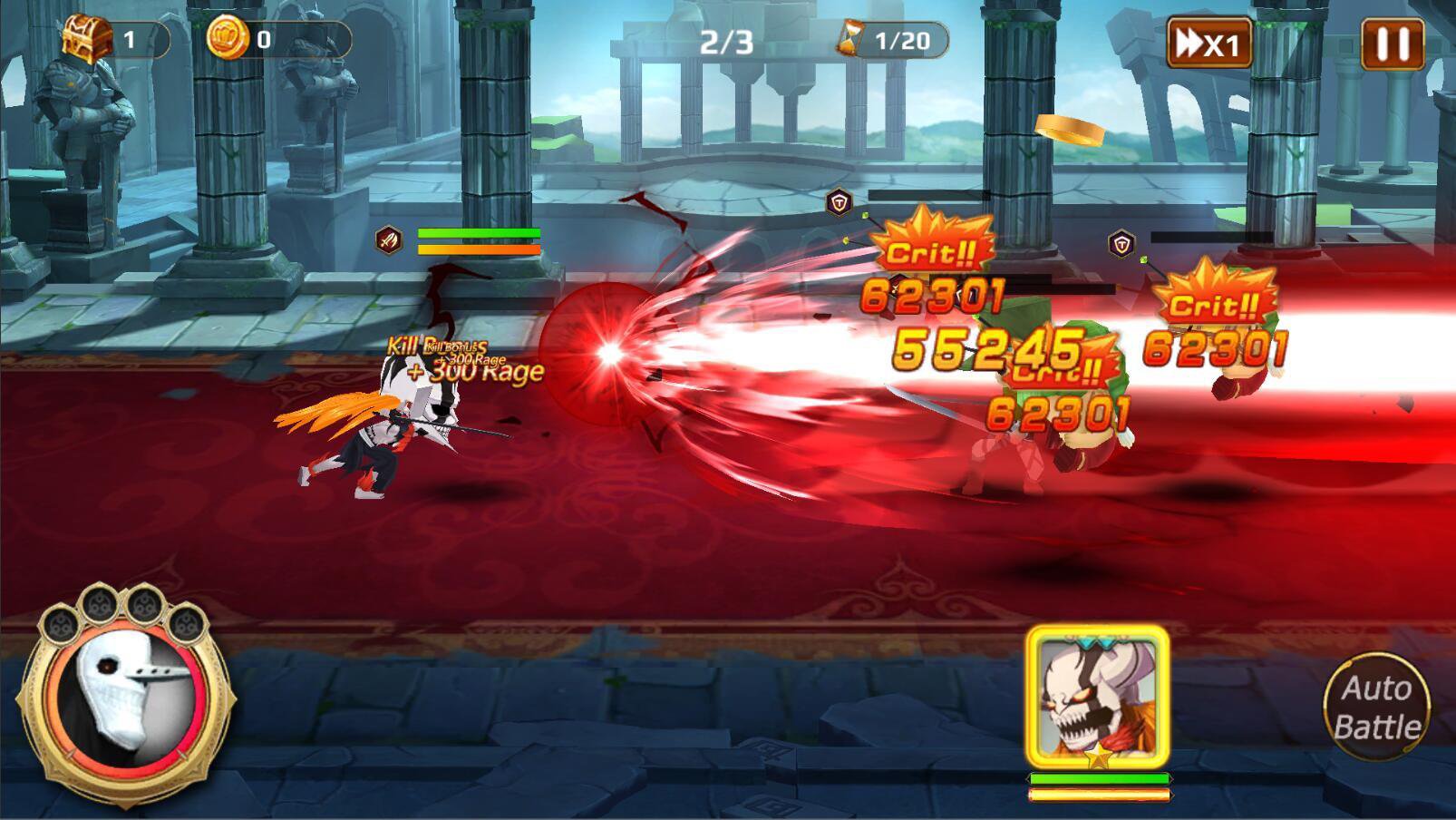
Task: Click the hero's green health bar
Action: click(478, 234)
